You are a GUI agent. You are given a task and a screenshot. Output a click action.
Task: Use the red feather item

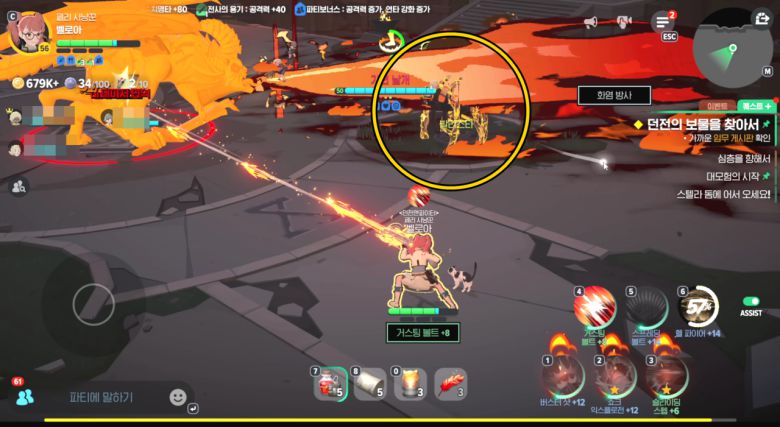pyautogui.click(x=452, y=383)
